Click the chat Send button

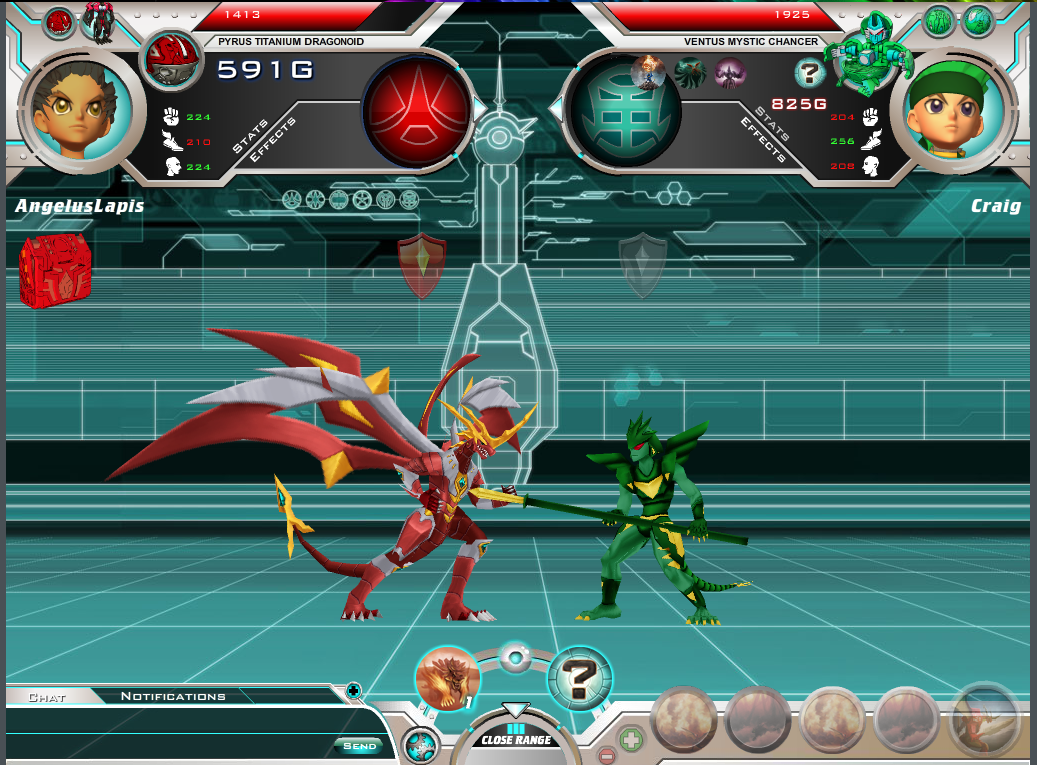[359, 745]
